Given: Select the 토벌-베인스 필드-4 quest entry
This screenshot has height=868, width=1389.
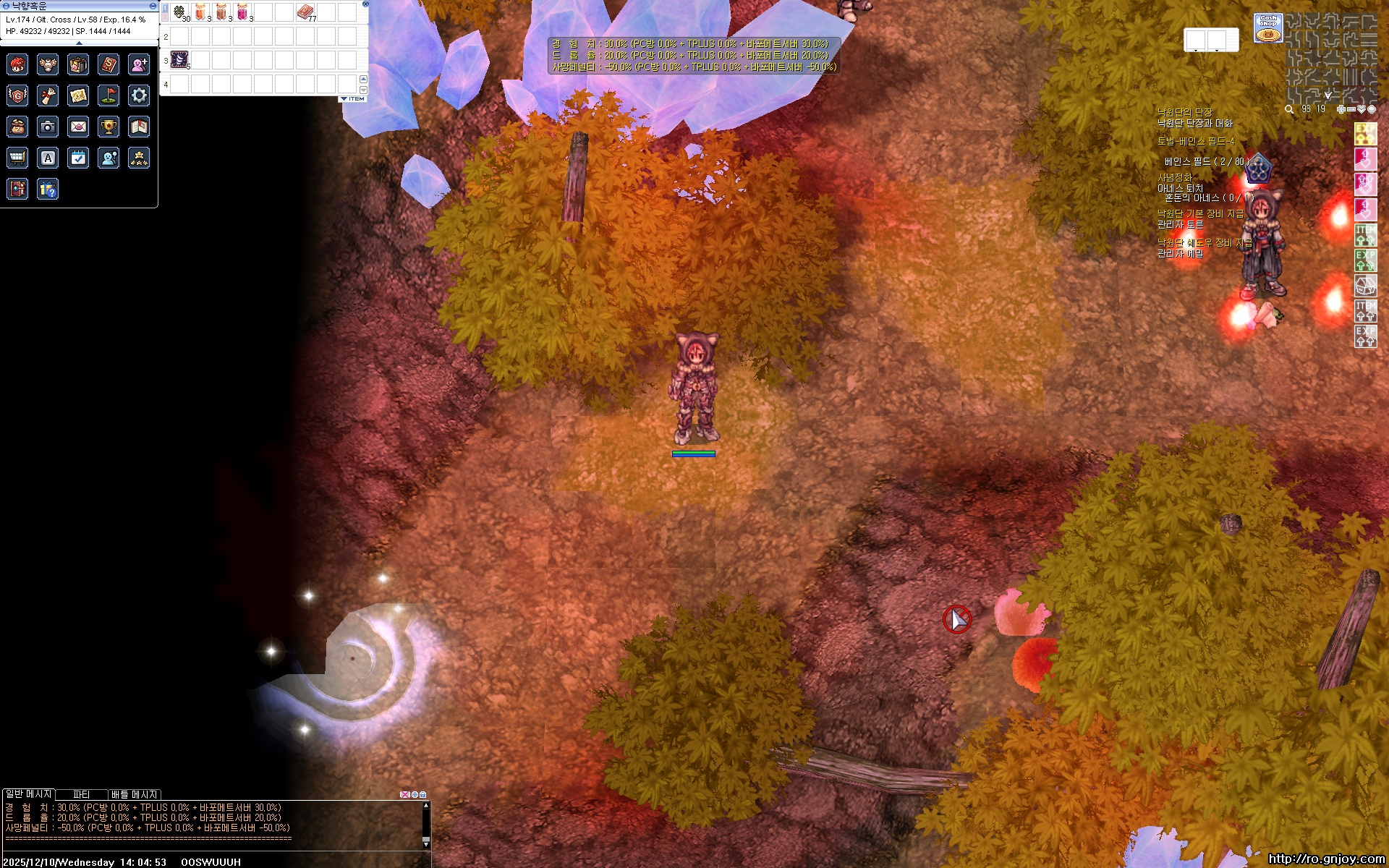Looking at the screenshot, I should pyautogui.click(x=1196, y=141).
